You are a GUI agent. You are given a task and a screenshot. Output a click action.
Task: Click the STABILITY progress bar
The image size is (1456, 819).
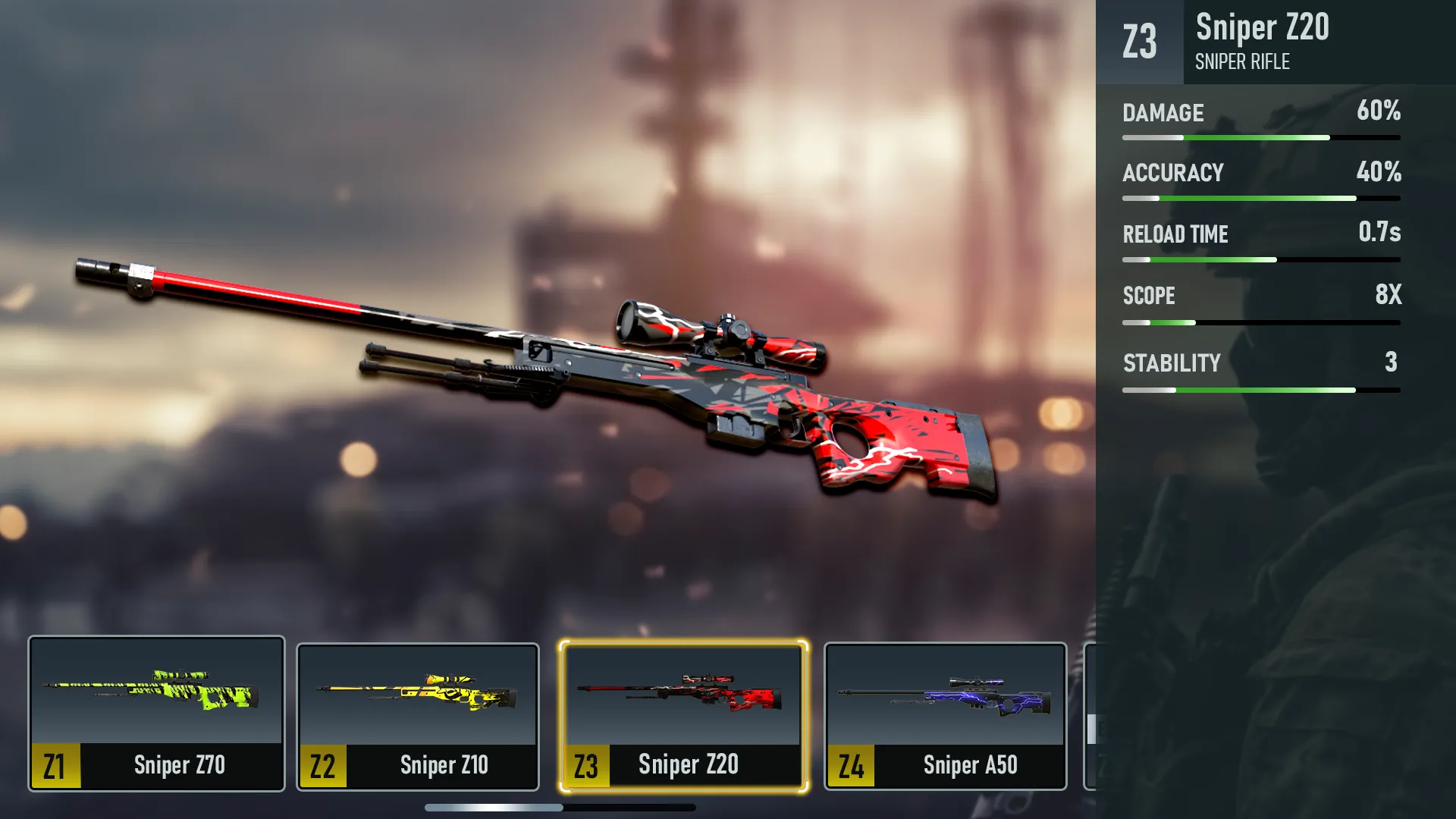point(1261,390)
